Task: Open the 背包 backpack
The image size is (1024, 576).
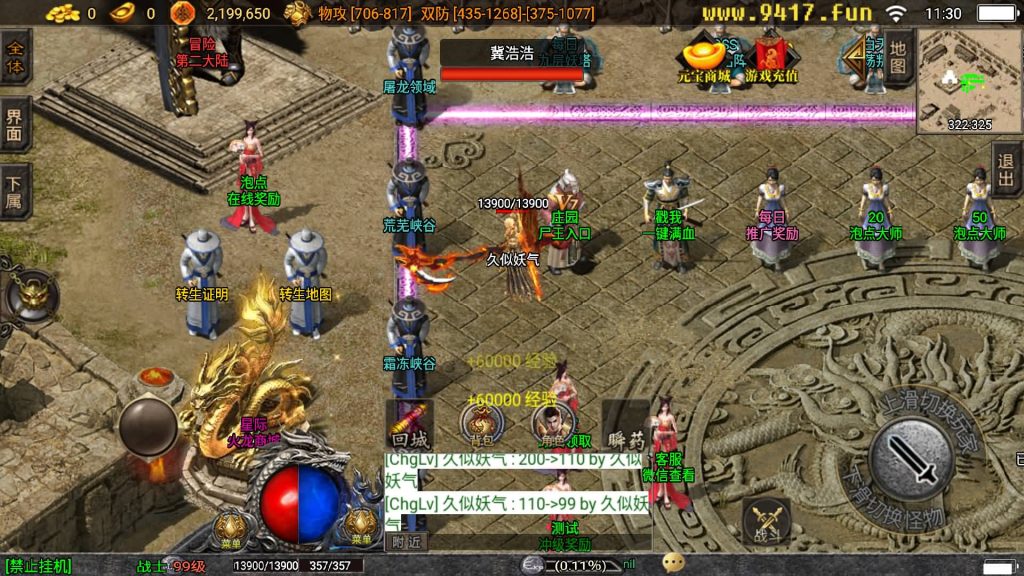Action: [x=481, y=424]
